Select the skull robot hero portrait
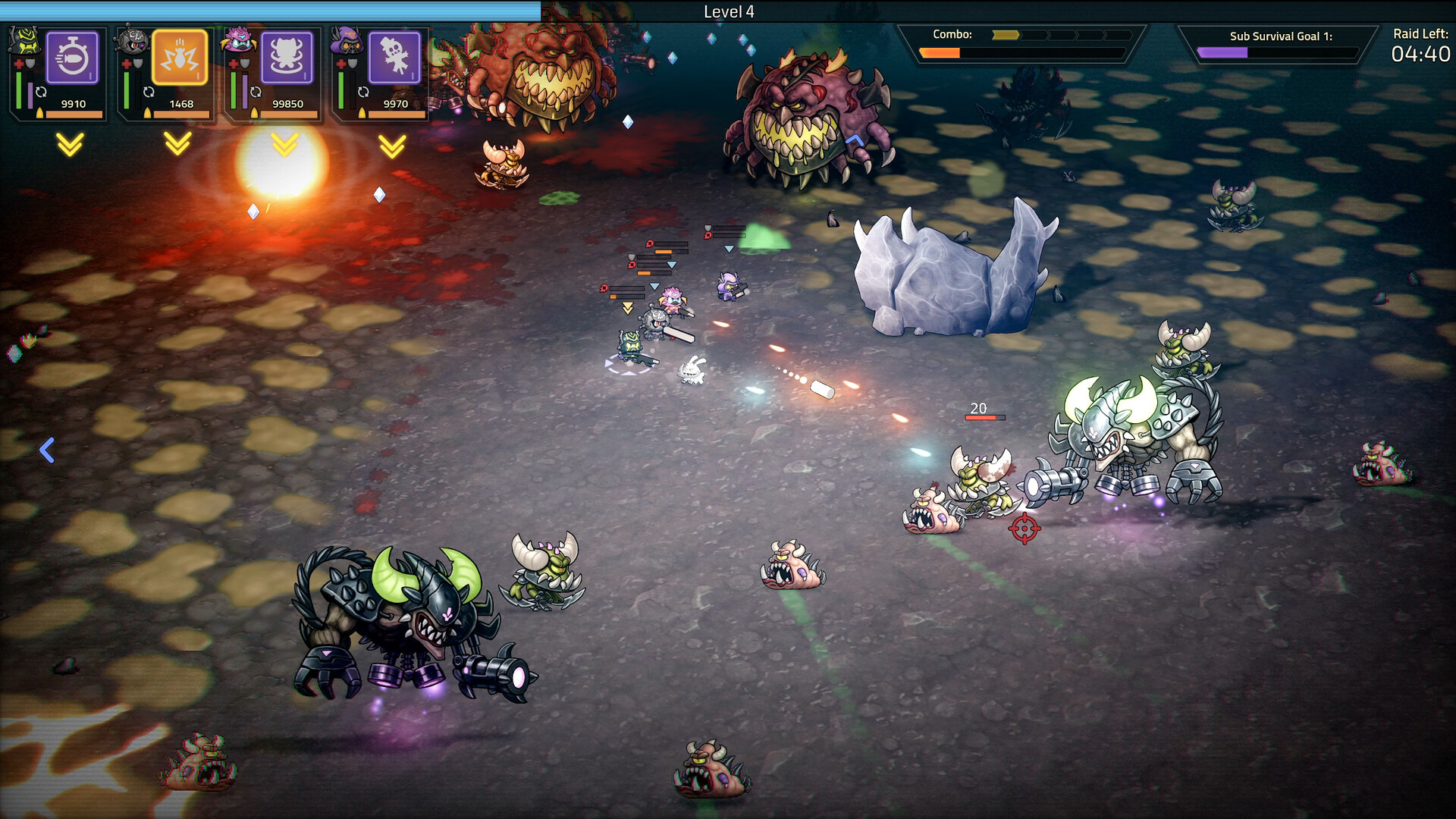The image size is (1456, 819). tap(131, 42)
